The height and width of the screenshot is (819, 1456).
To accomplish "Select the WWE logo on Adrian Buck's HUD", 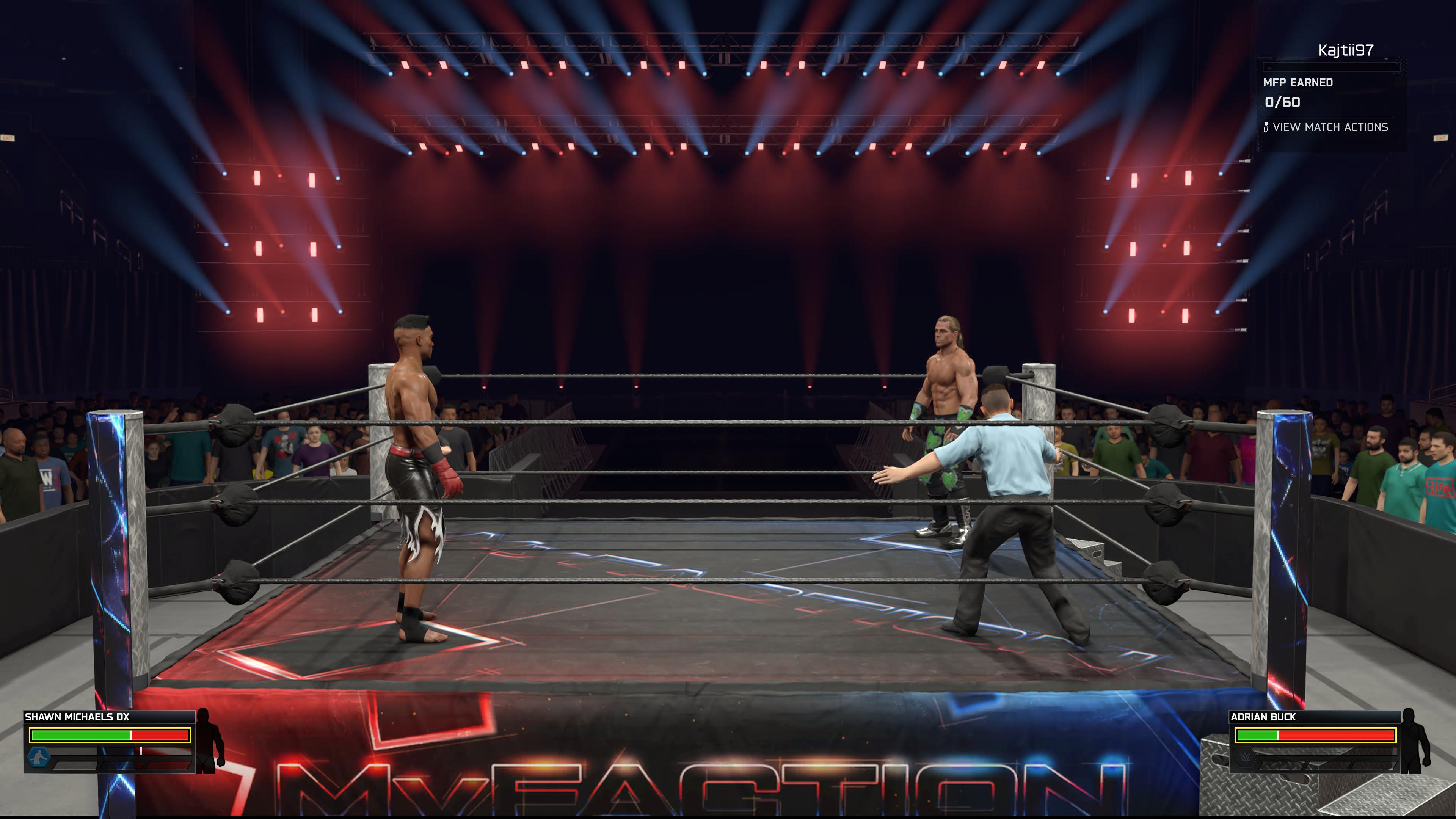I will coord(1244,758).
